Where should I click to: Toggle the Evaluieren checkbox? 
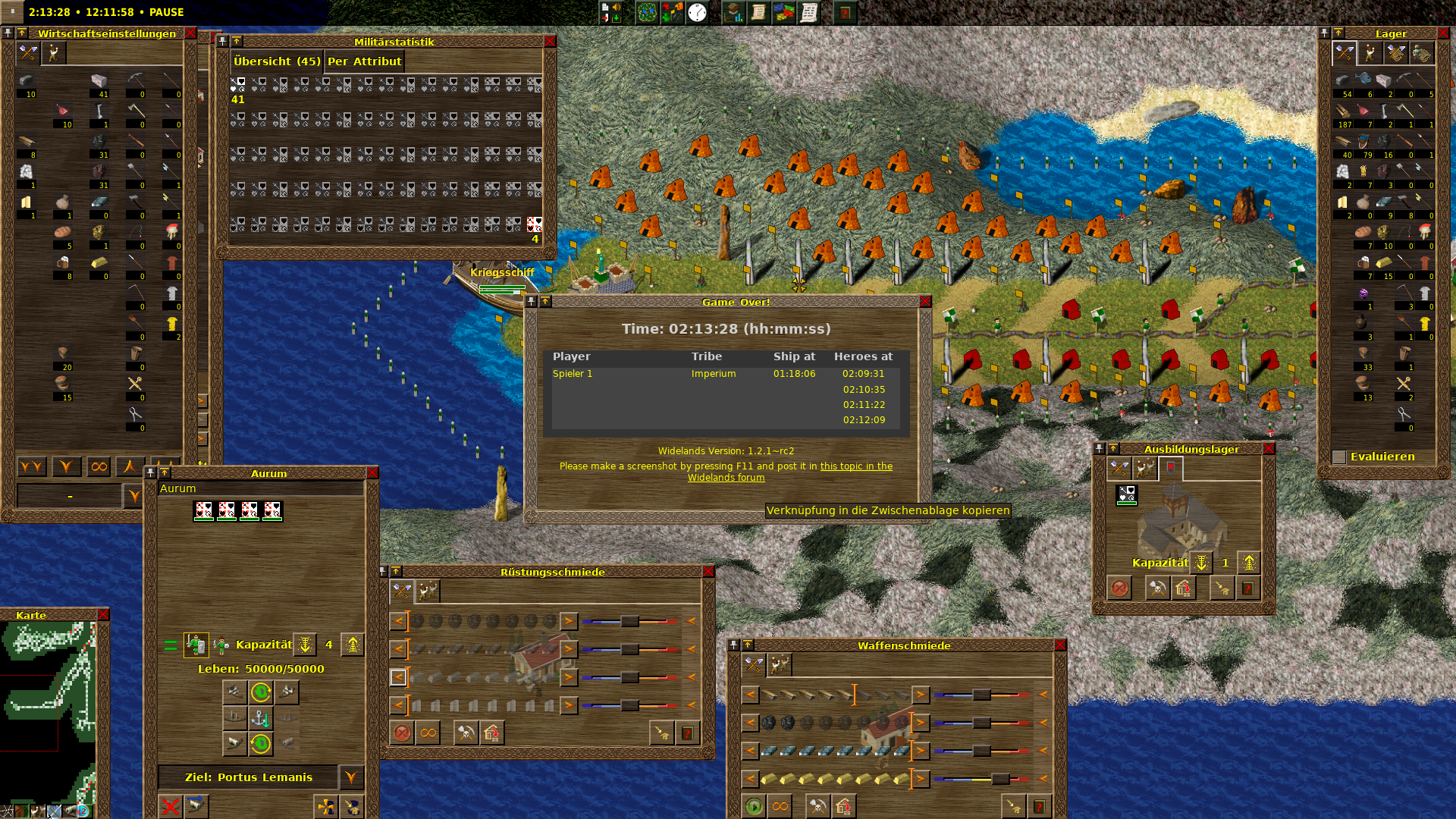coord(1339,457)
